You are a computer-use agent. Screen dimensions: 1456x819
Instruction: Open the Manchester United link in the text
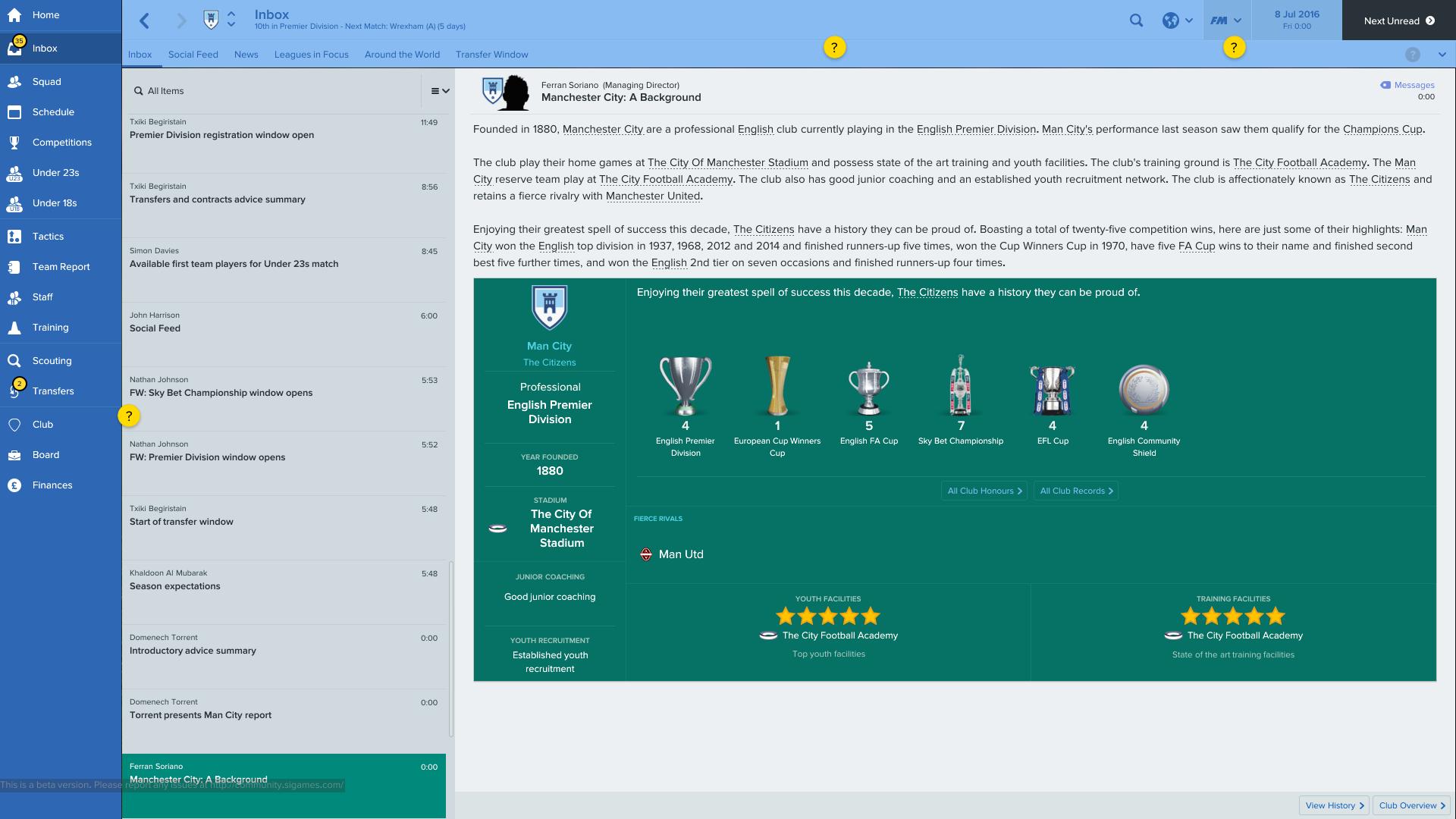click(x=653, y=196)
